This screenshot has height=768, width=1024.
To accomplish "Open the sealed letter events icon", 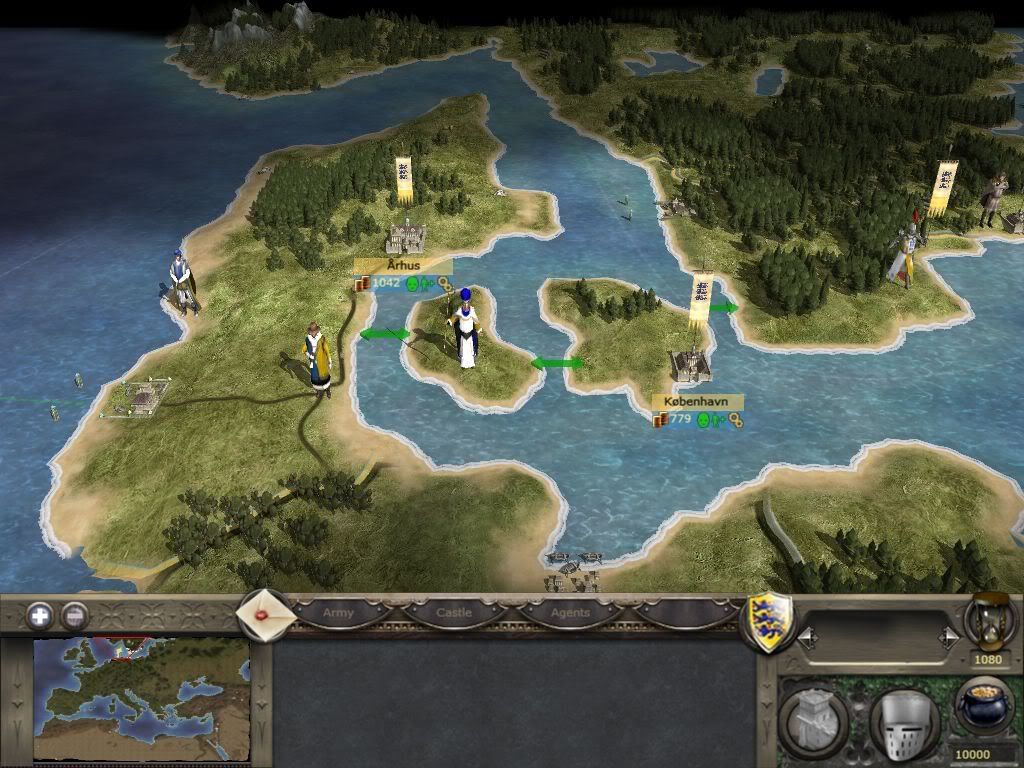I will (x=265, y=614).
